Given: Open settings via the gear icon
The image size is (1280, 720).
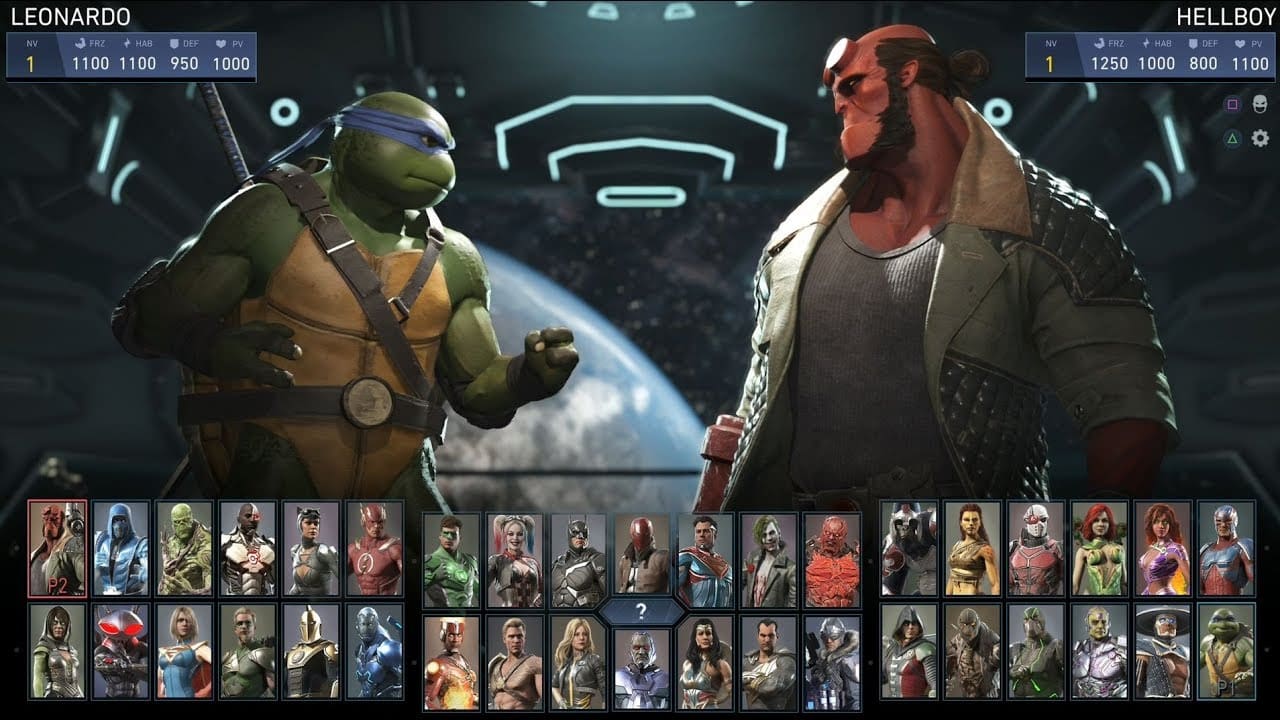Looking at the screenshot, I should [1260, 138].
